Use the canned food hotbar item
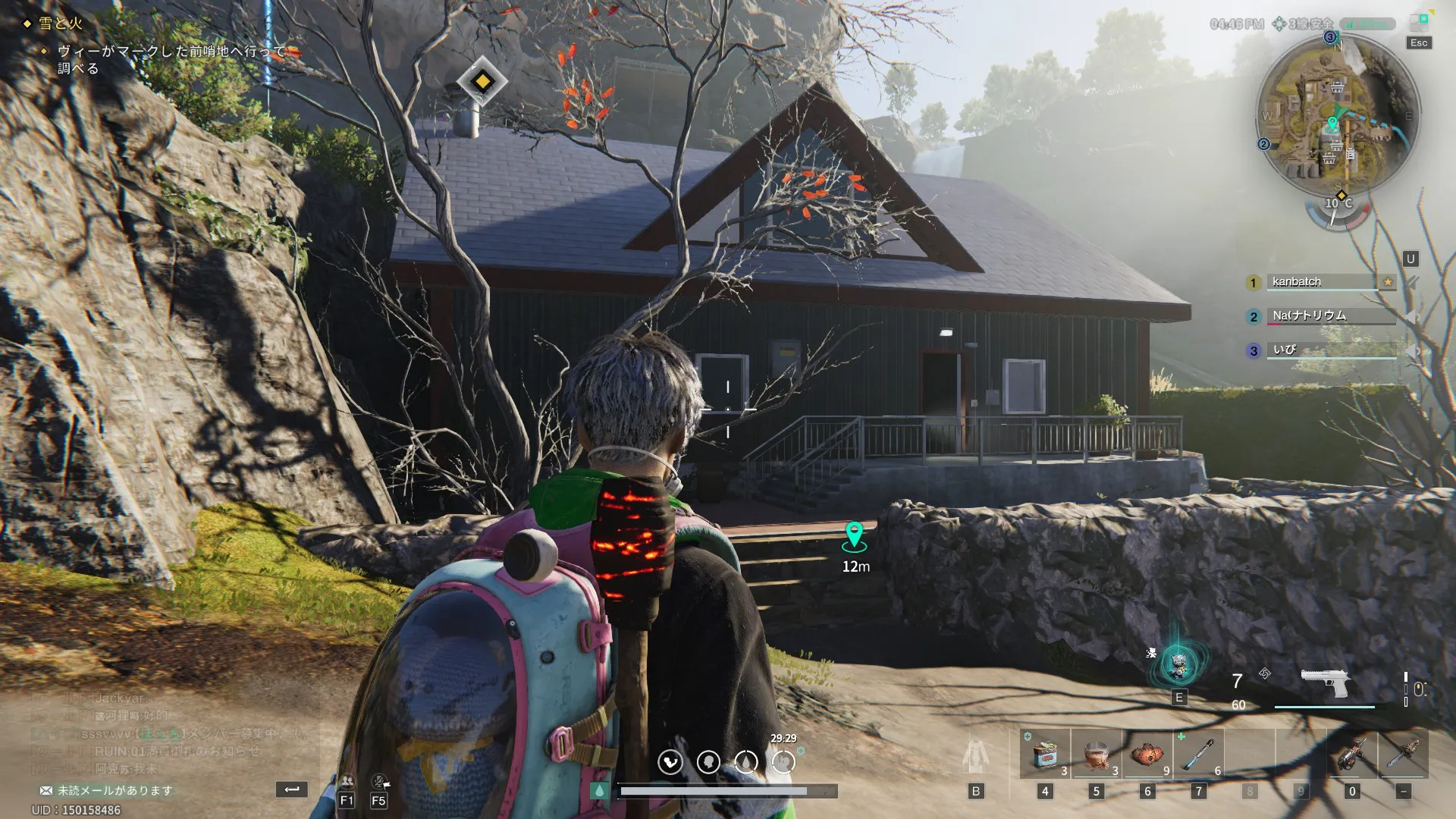 pyautogui.click(x=1045, y=755)
